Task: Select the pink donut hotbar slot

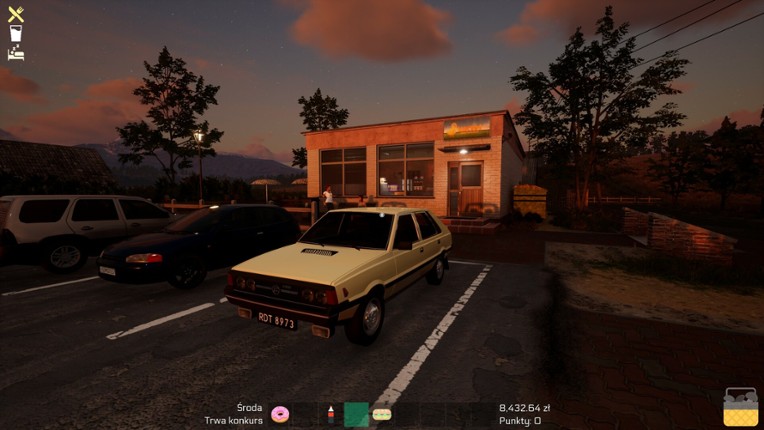Action: (x=280, y=414)
